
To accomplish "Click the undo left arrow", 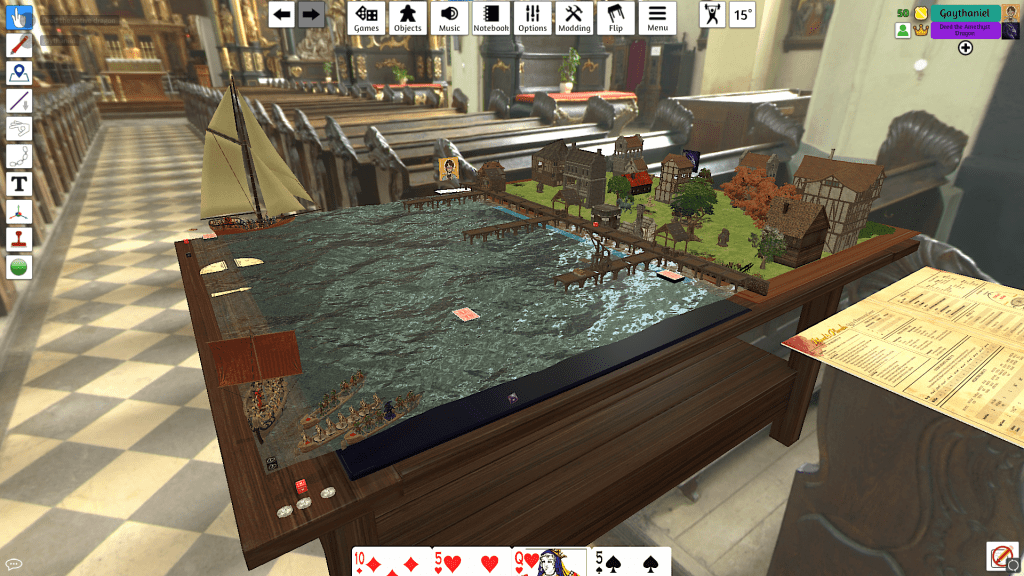I will point(283,15).
